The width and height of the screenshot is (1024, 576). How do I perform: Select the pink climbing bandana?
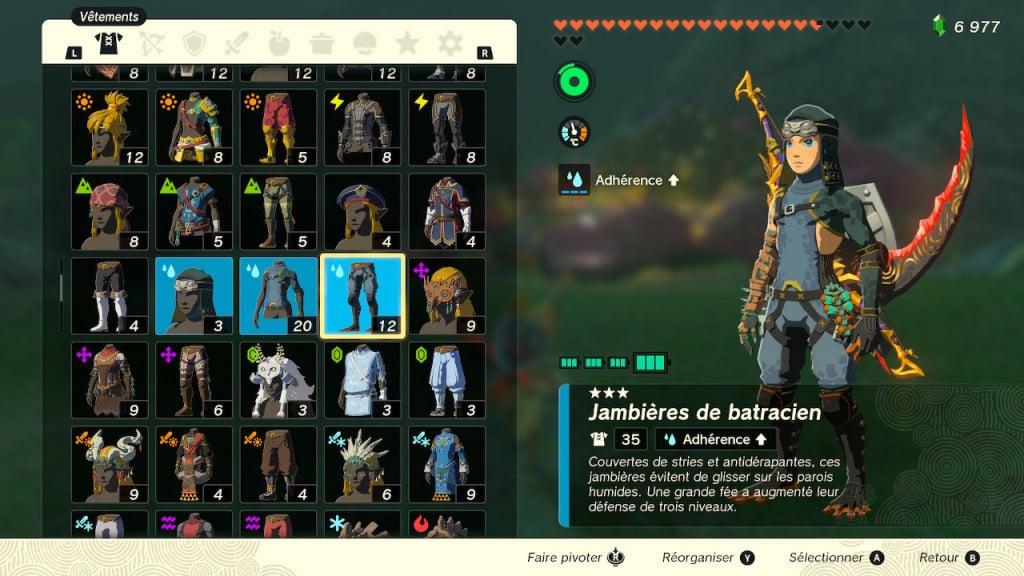[109, 212]
